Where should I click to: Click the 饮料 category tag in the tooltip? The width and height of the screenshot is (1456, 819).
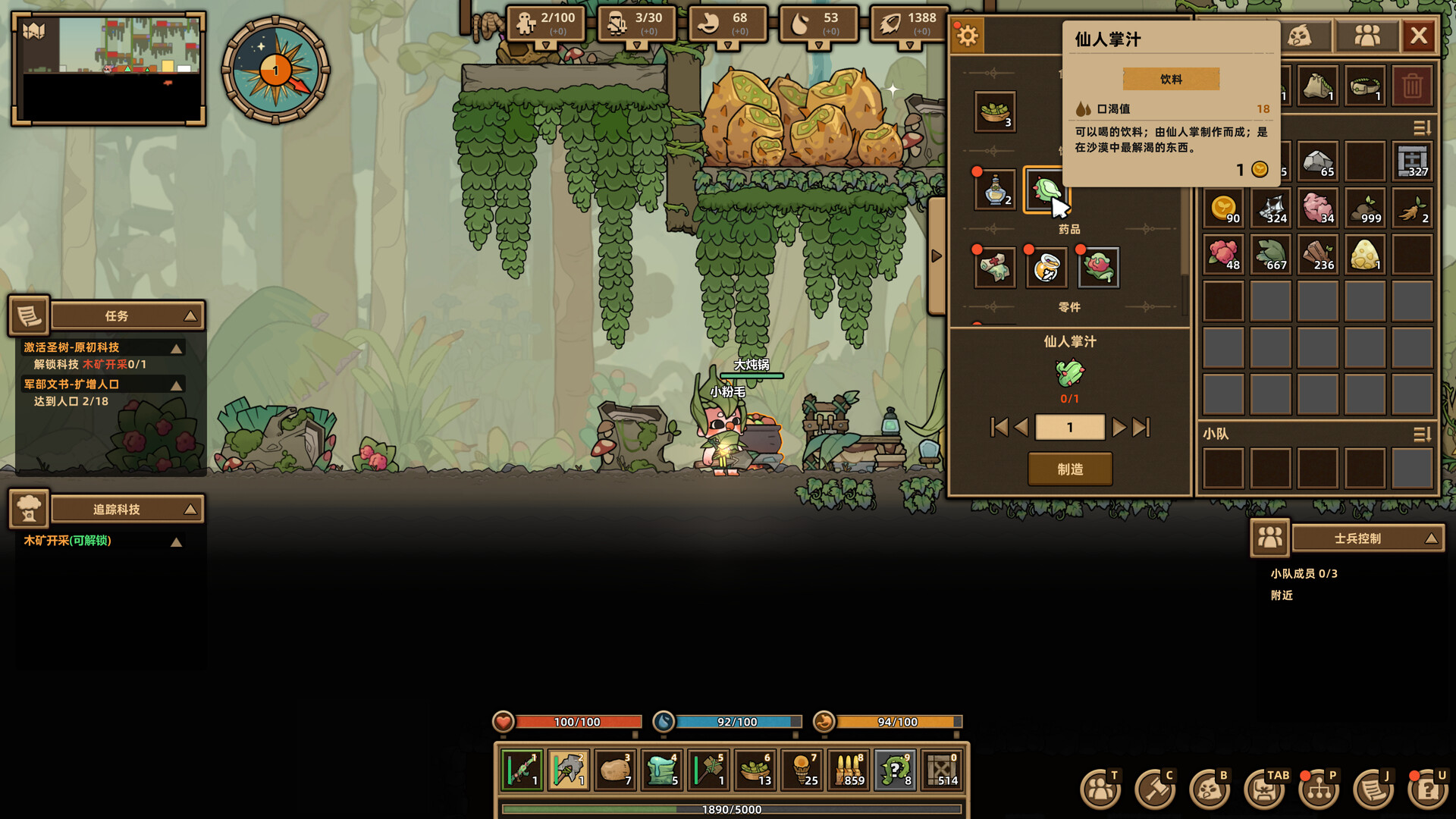click(1171, 78)
